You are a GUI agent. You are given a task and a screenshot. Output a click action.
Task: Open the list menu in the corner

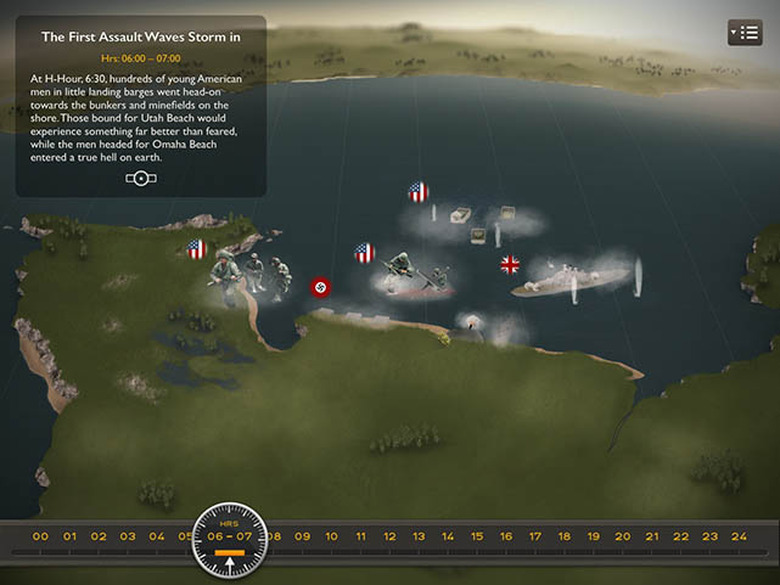pos(745,33)
